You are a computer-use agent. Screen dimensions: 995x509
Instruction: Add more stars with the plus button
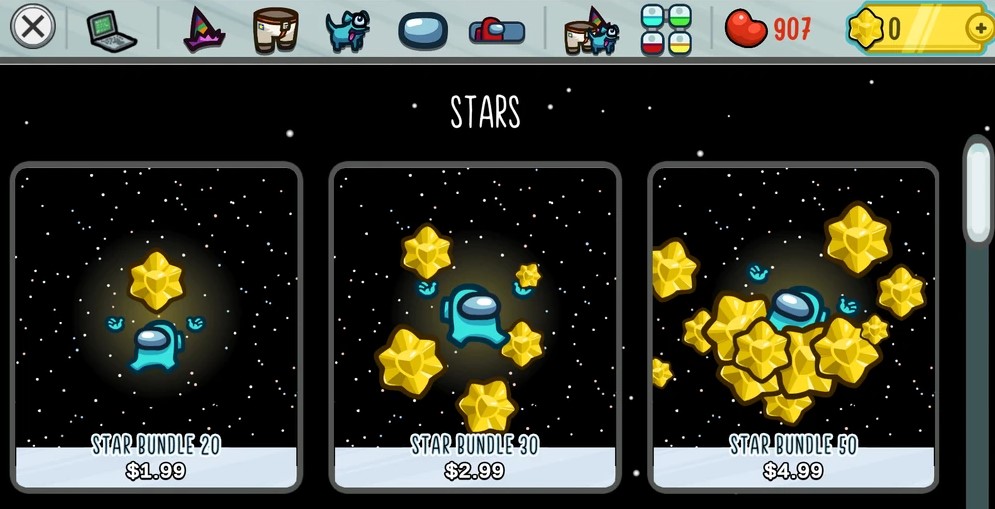click(979, 29)
